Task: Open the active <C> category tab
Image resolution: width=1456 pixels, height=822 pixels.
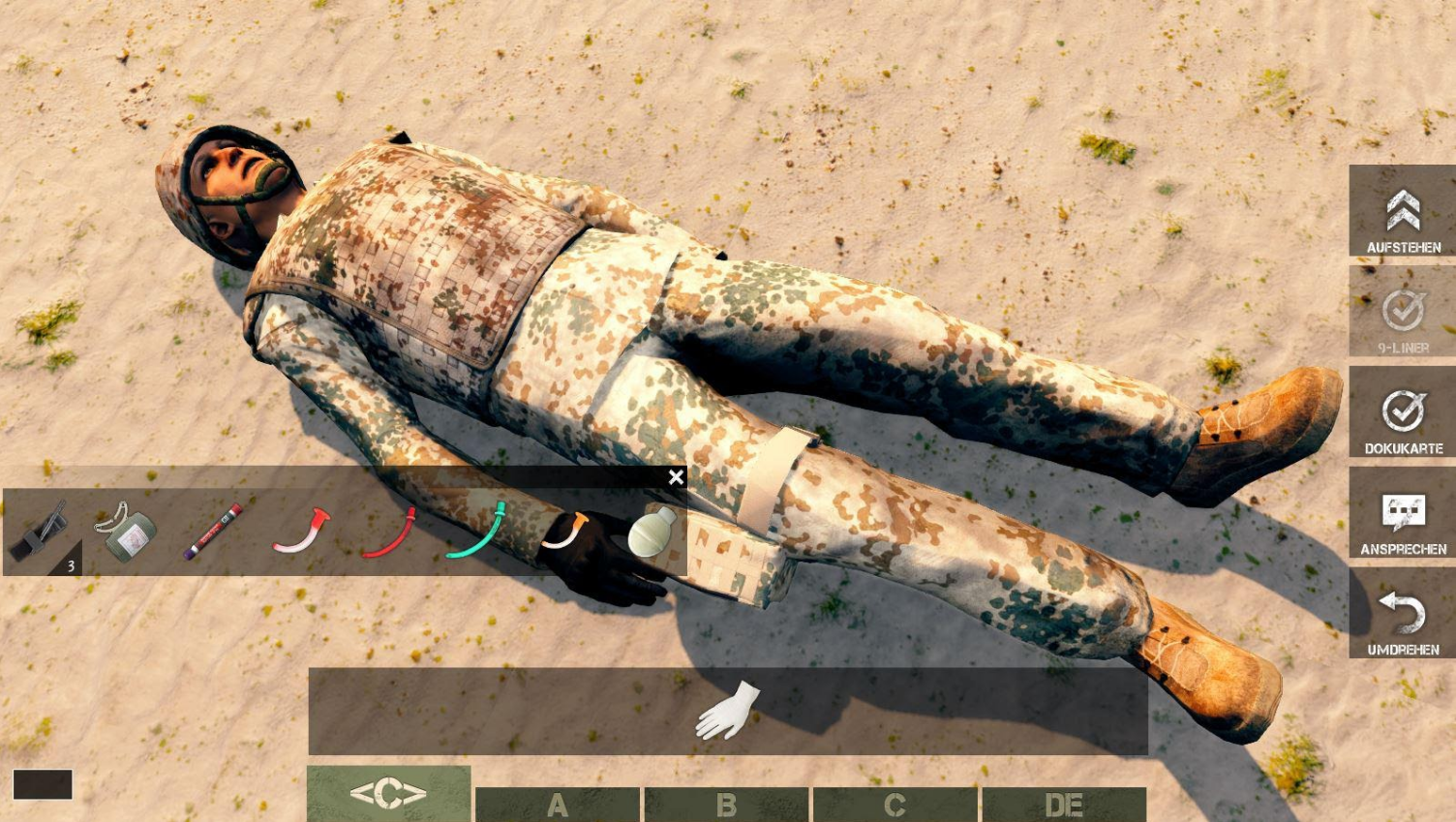Action: (387, 794)
